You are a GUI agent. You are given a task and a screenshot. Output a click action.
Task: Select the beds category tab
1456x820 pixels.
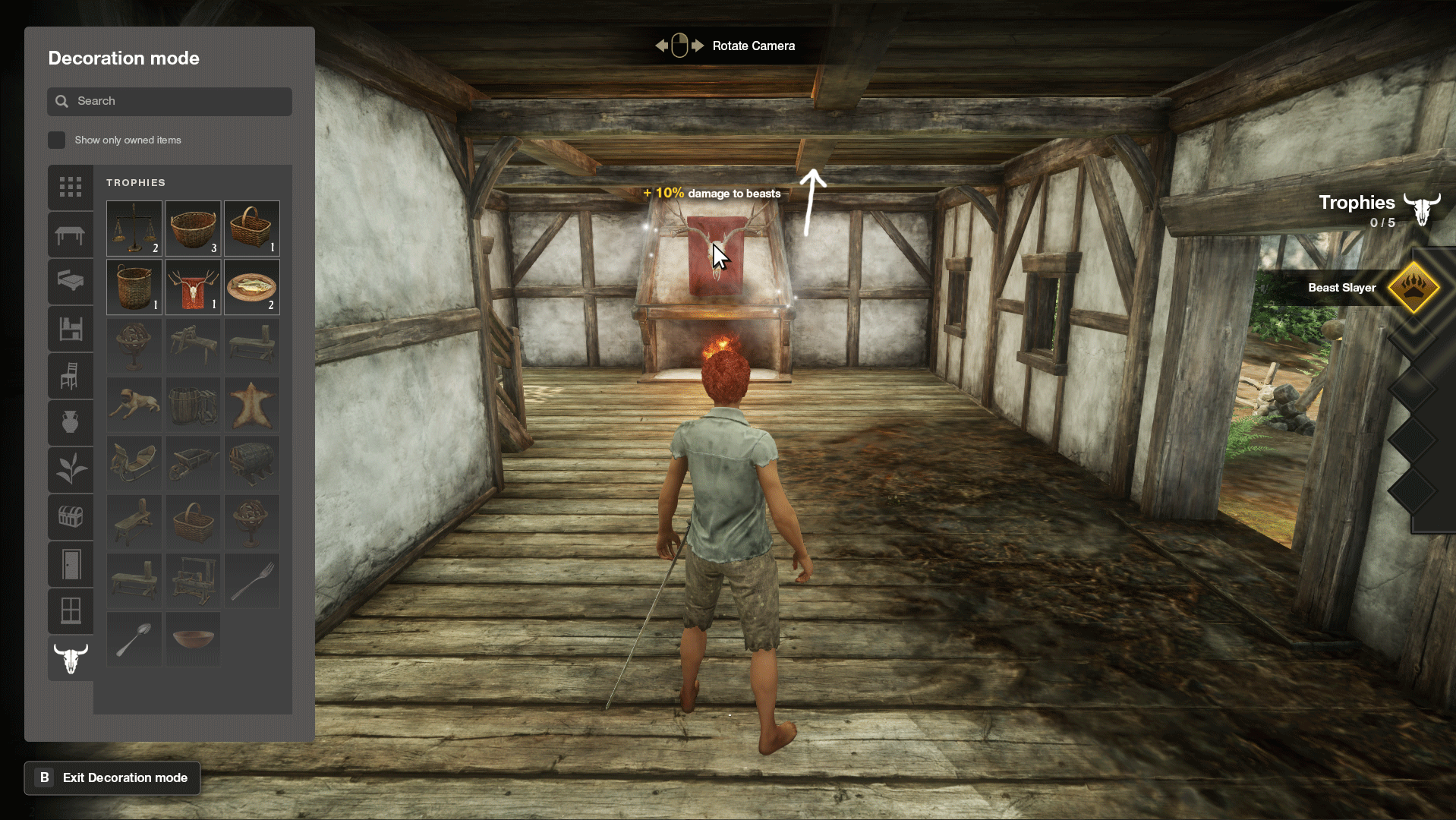click(x=71, y=282)
